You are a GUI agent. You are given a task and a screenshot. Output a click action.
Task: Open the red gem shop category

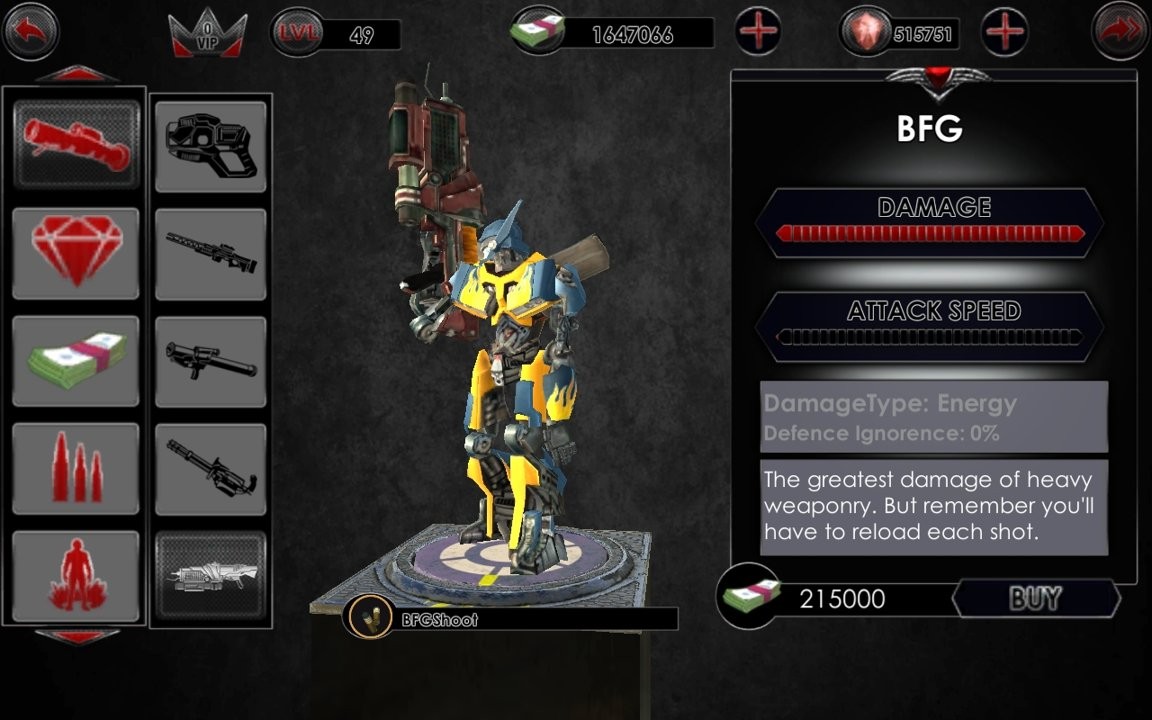click(x=76, y=253)
